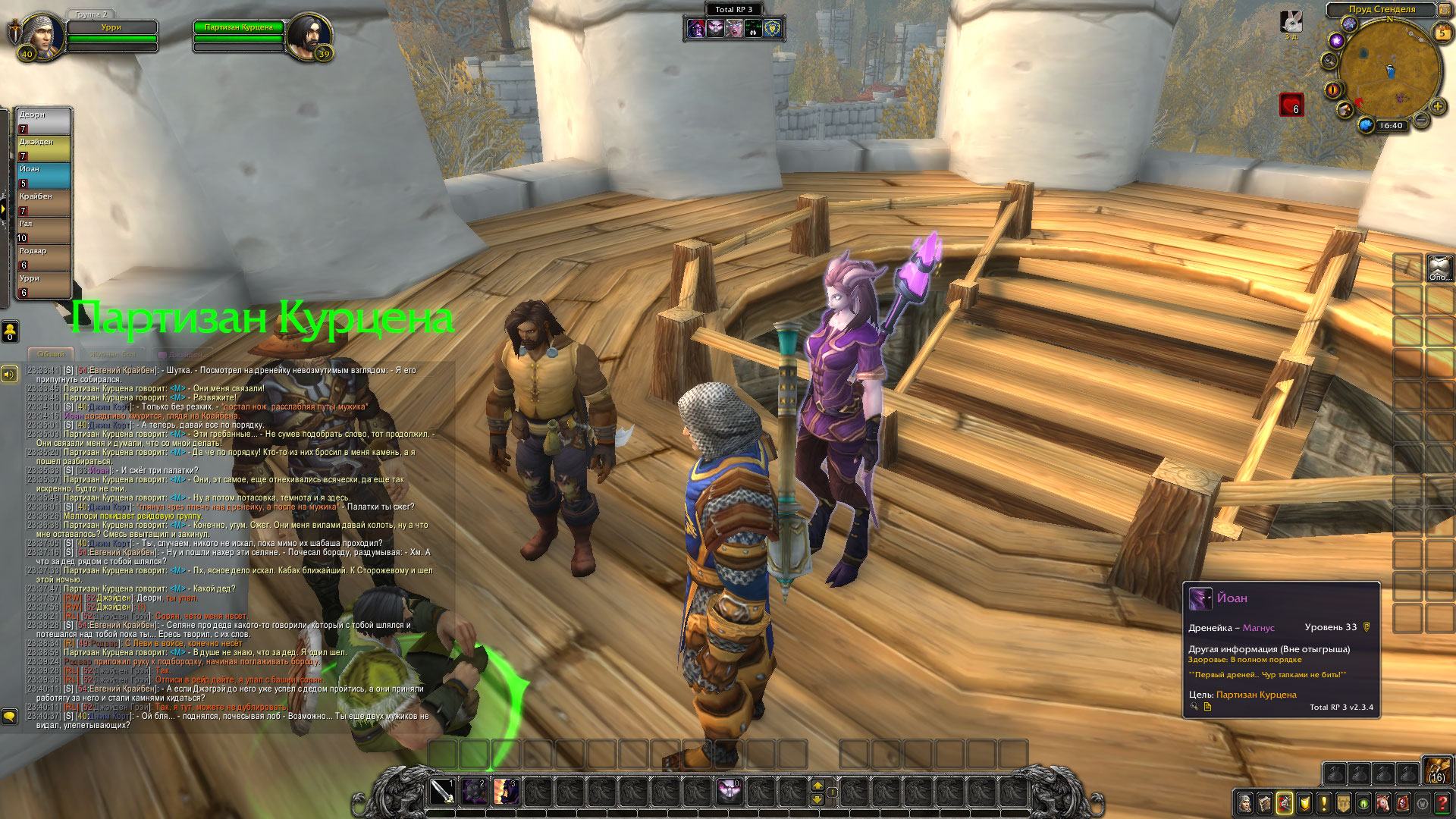The height and width of the screenshot is (819, 1456).
Task: Click the player portrait Урри
Action: point(39,33)
